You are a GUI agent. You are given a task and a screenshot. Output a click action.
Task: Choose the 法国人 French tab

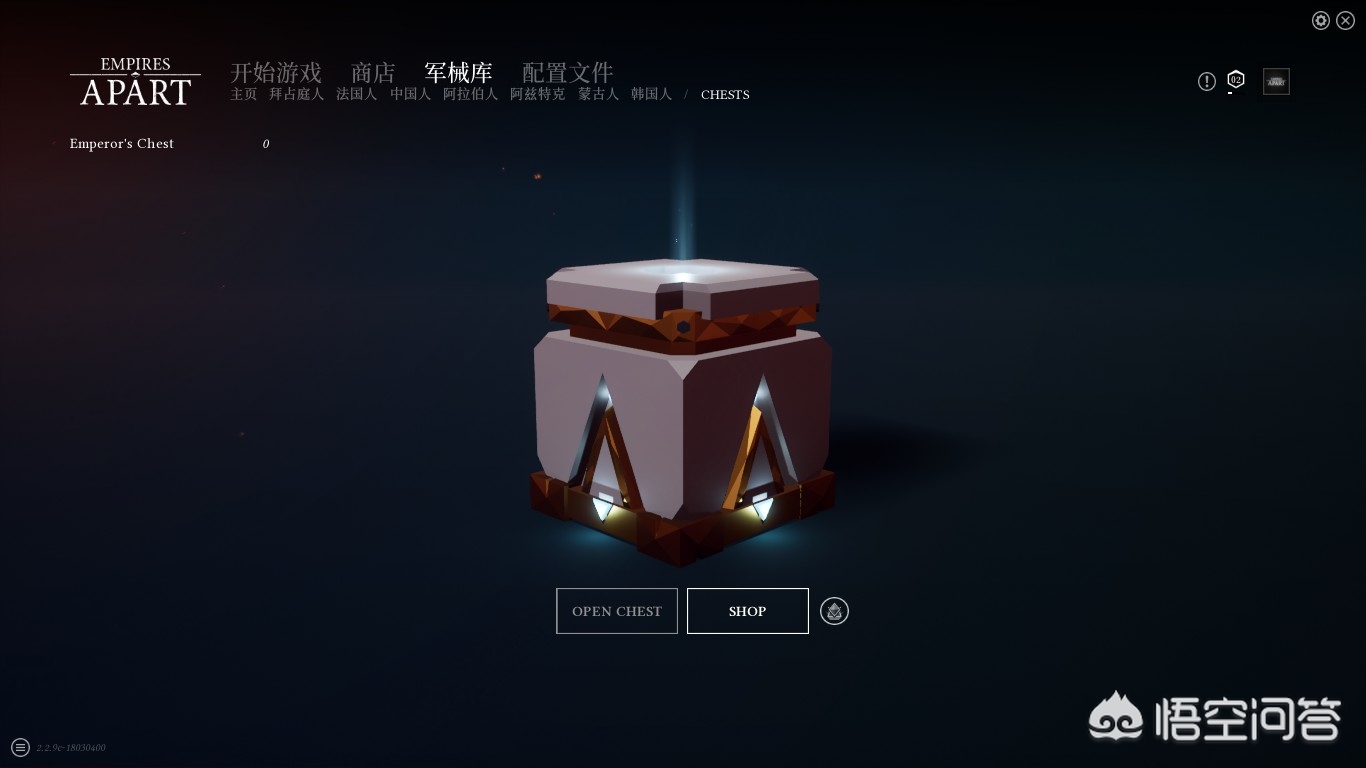(x=356, y=94)
